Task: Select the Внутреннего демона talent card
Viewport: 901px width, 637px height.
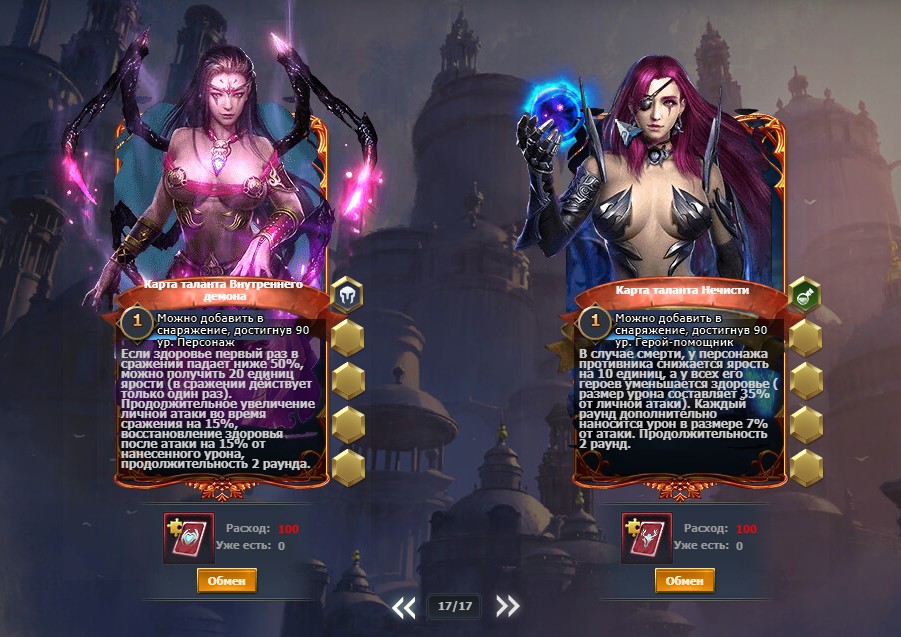Action: point(222,300)
